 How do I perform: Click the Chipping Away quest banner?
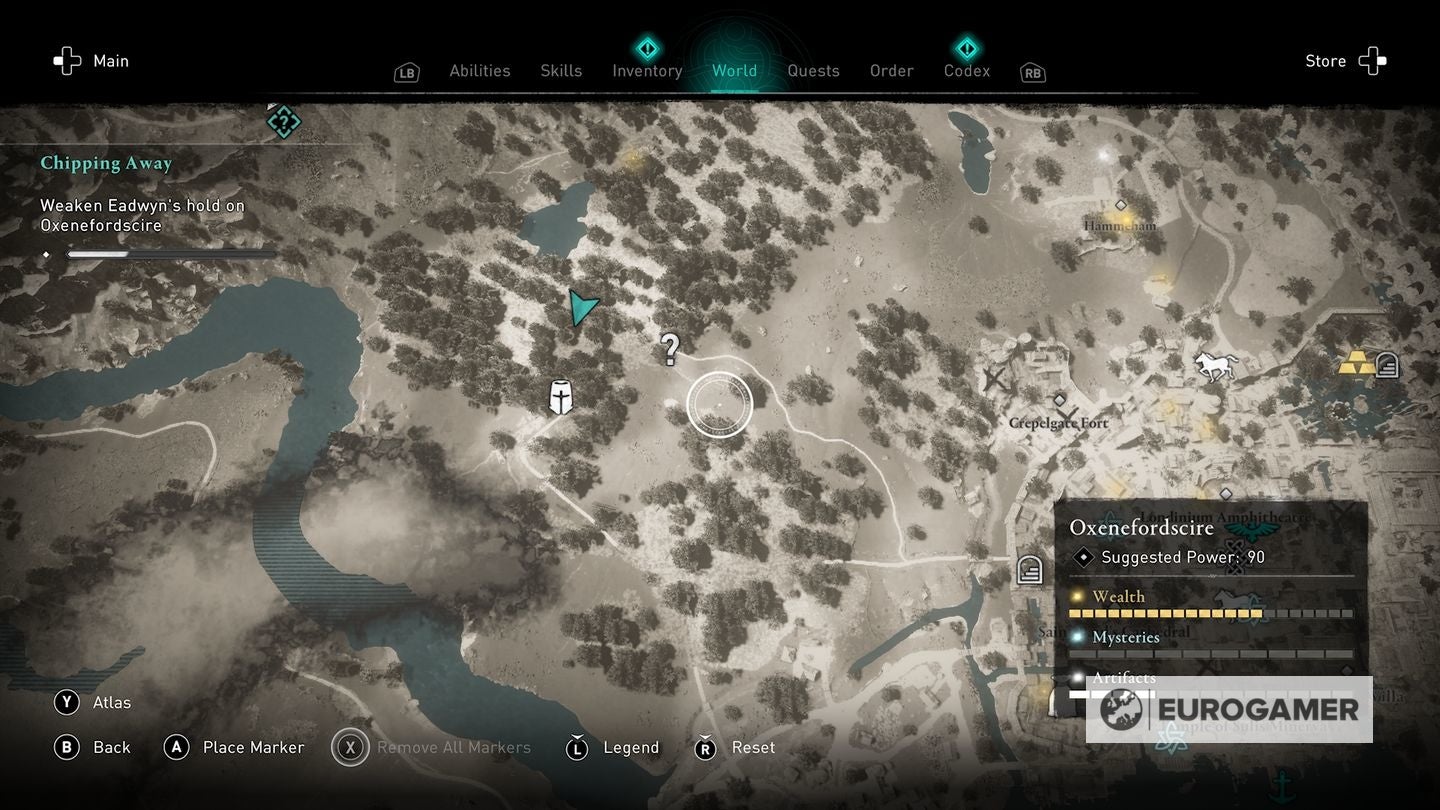click(x=107, y=163)
